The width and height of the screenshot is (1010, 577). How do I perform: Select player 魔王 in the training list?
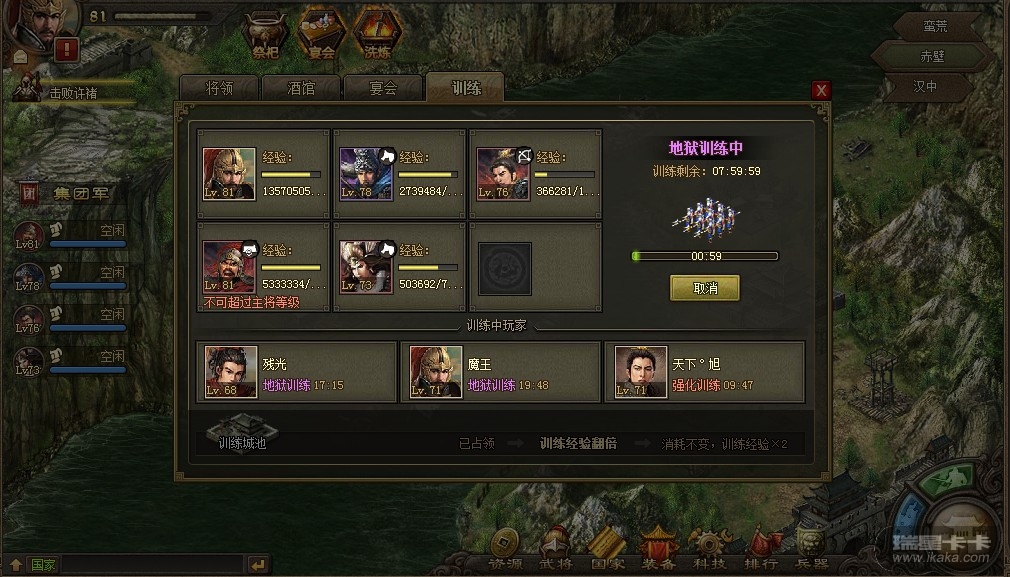[x=500, y=372]
